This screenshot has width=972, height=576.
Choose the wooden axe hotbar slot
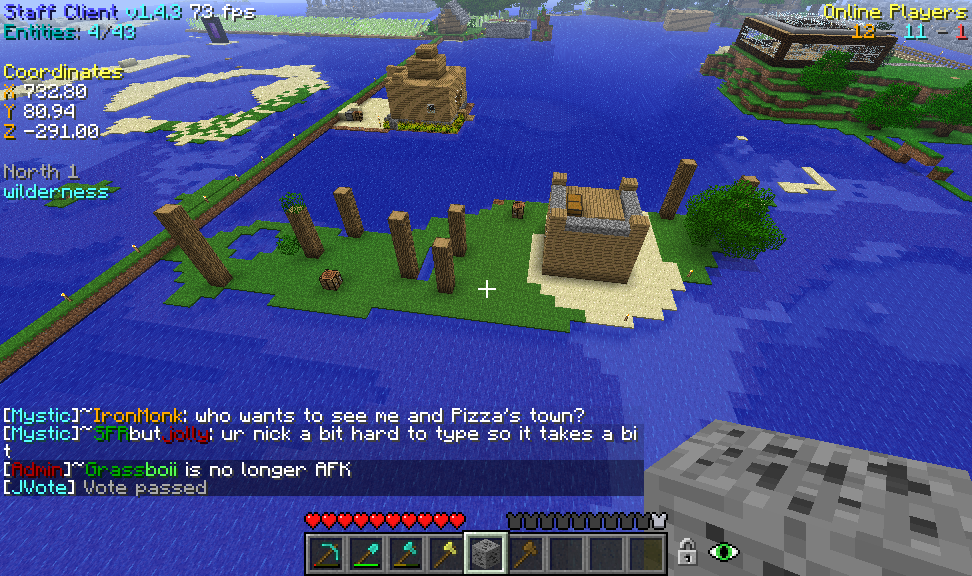[x=526, y=553]
